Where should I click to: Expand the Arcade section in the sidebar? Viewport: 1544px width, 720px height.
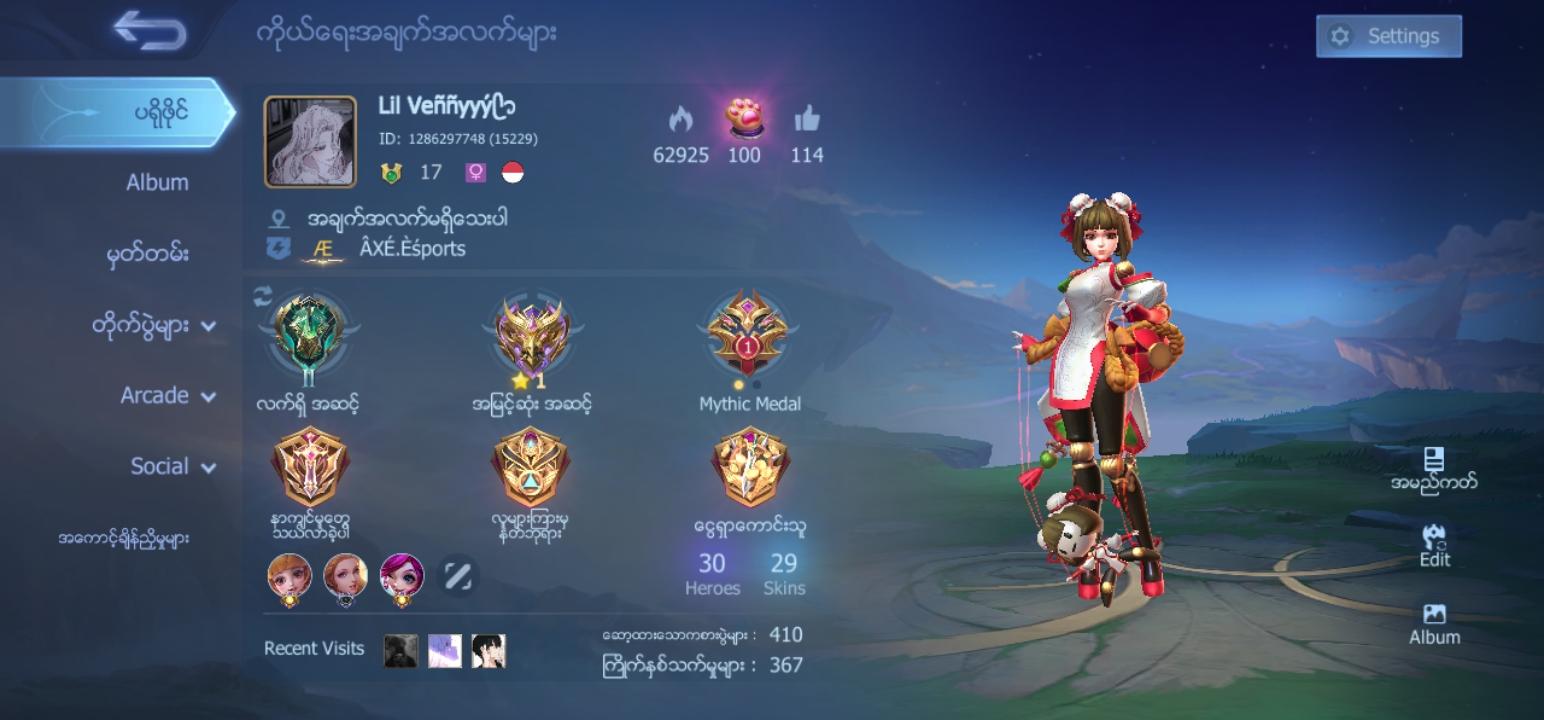click(x=155, y=396)
